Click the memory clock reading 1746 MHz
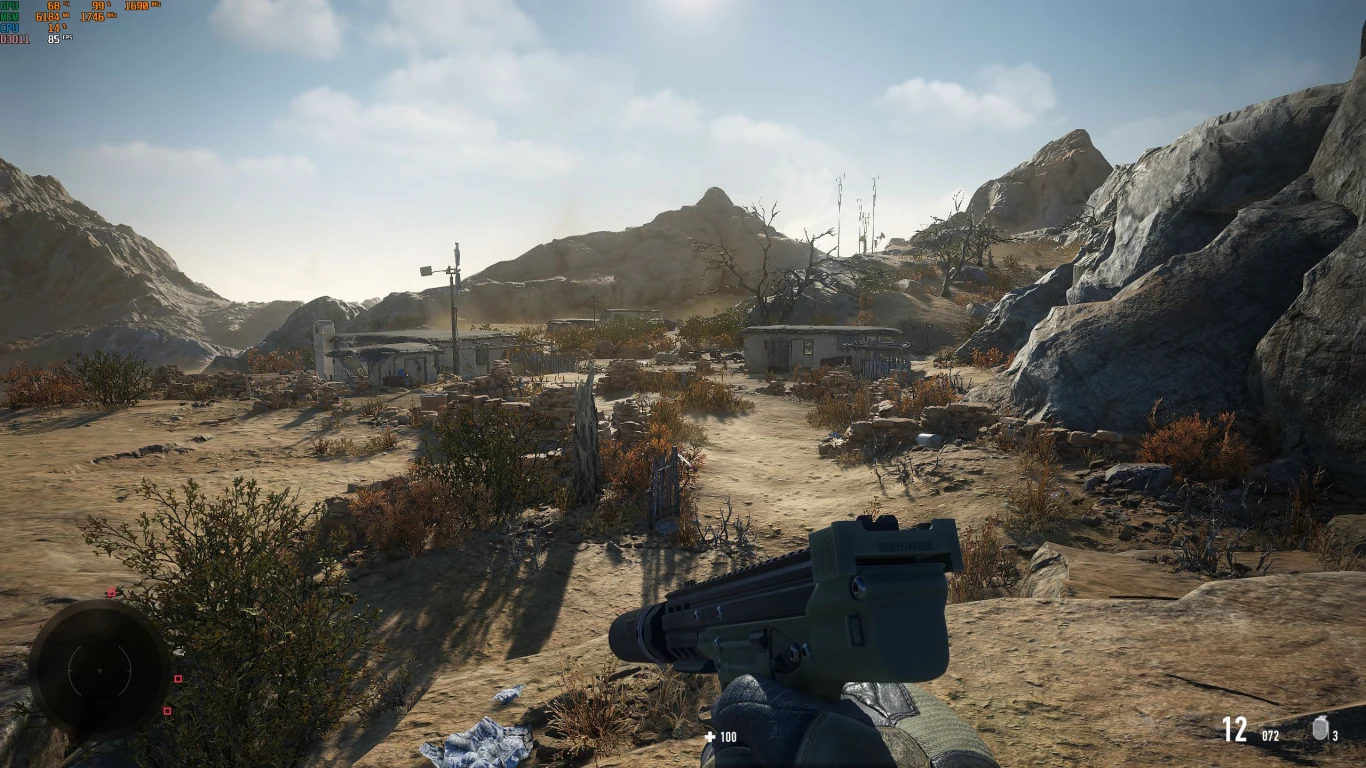Screen dimensions: 1366x768 92,17
